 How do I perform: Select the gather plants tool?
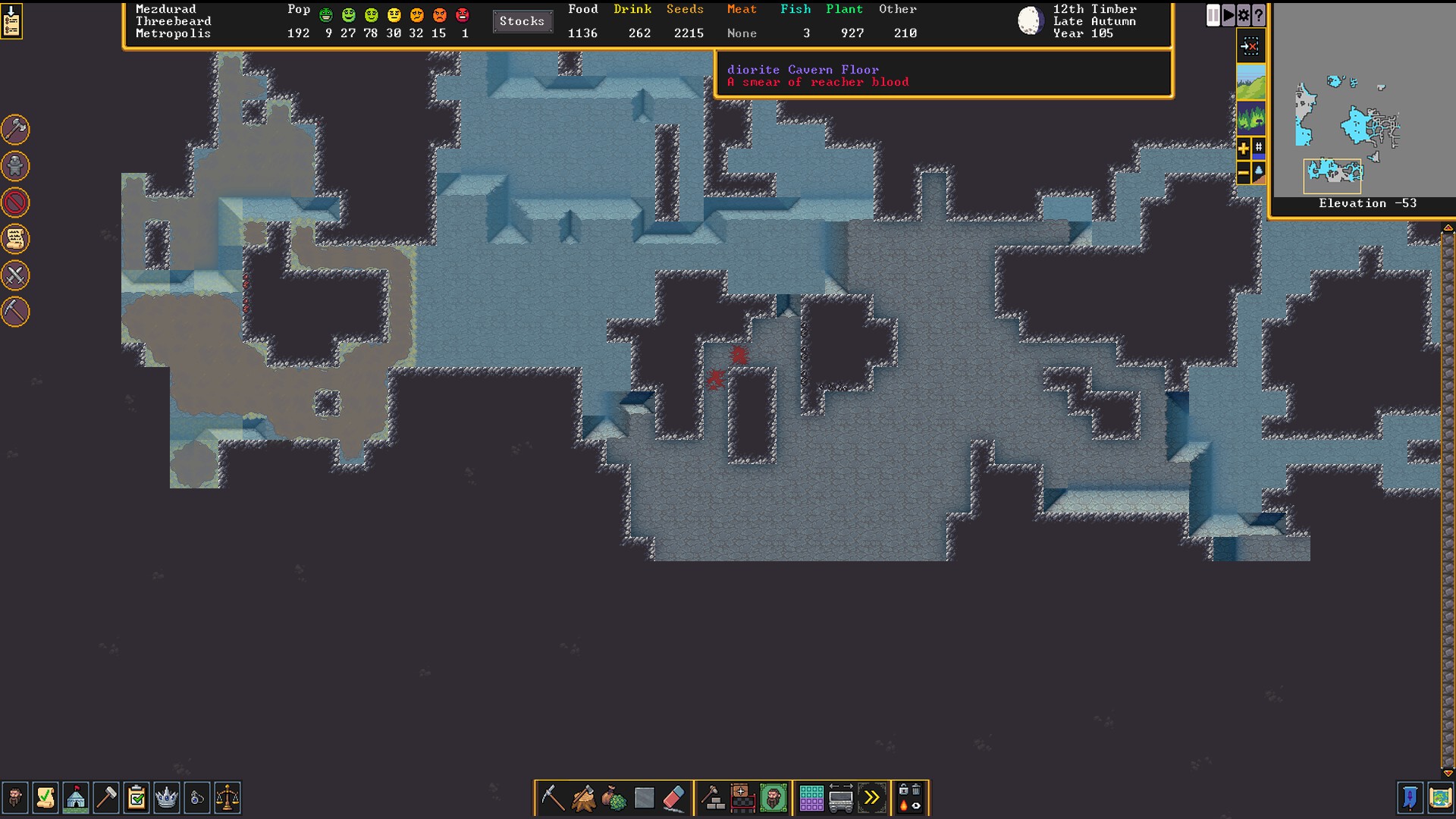point(613,798)
